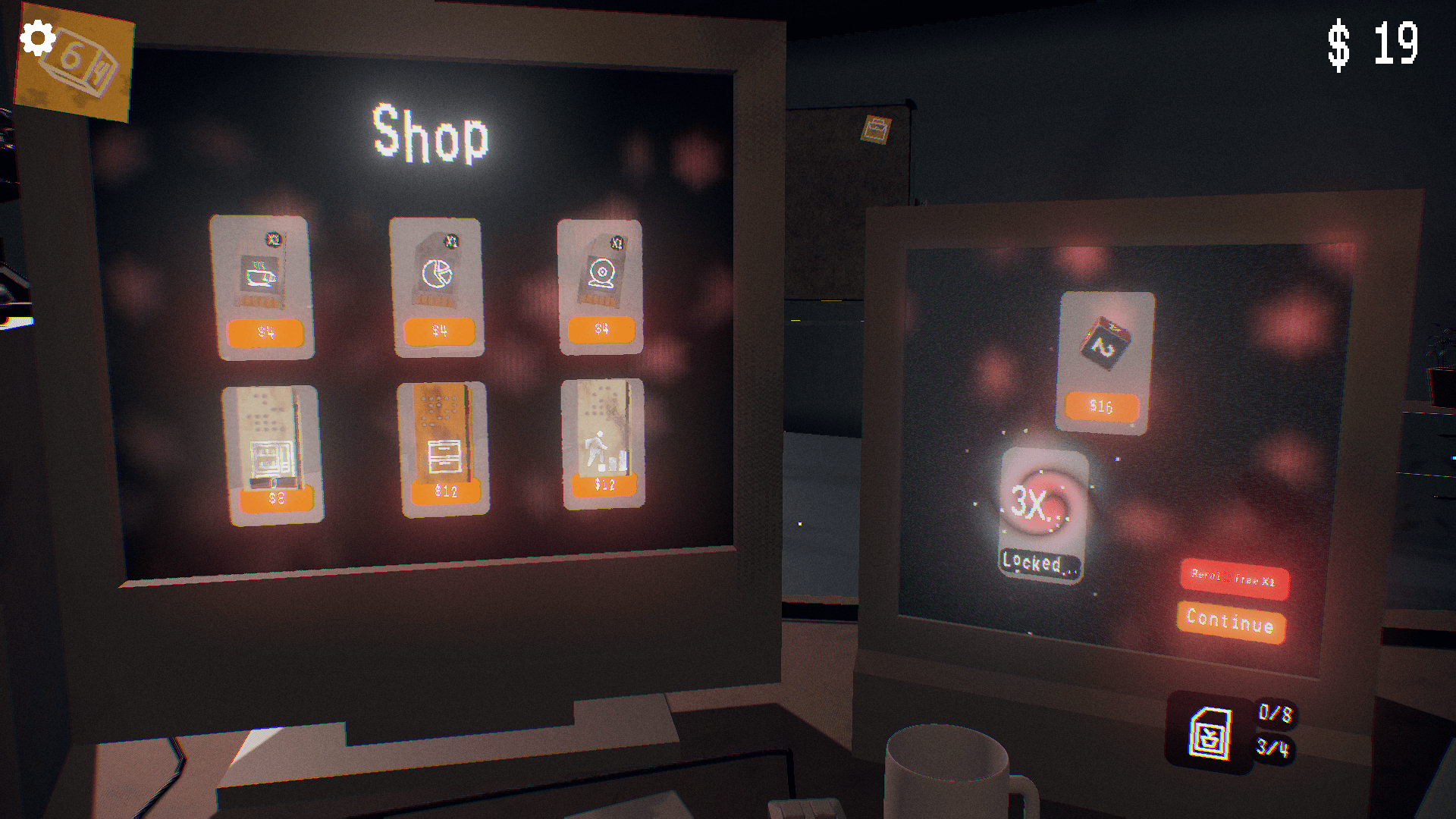
Task: Buy the webcam chip for $4
Action: (601, 329)
